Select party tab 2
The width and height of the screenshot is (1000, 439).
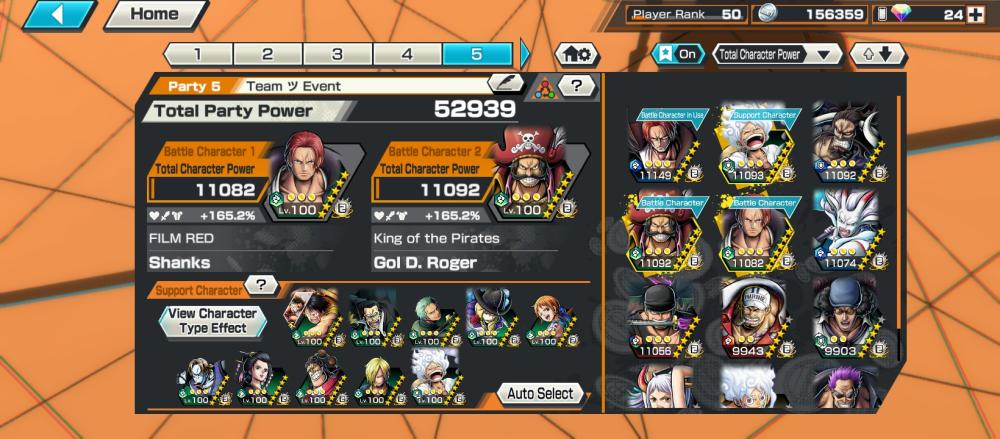pos(267,54)
